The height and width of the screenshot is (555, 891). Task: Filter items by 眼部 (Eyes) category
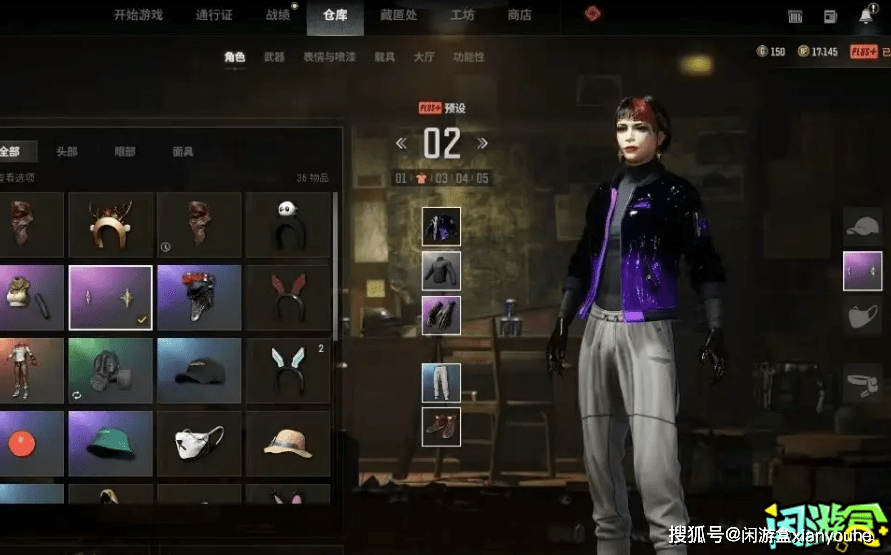125,152
